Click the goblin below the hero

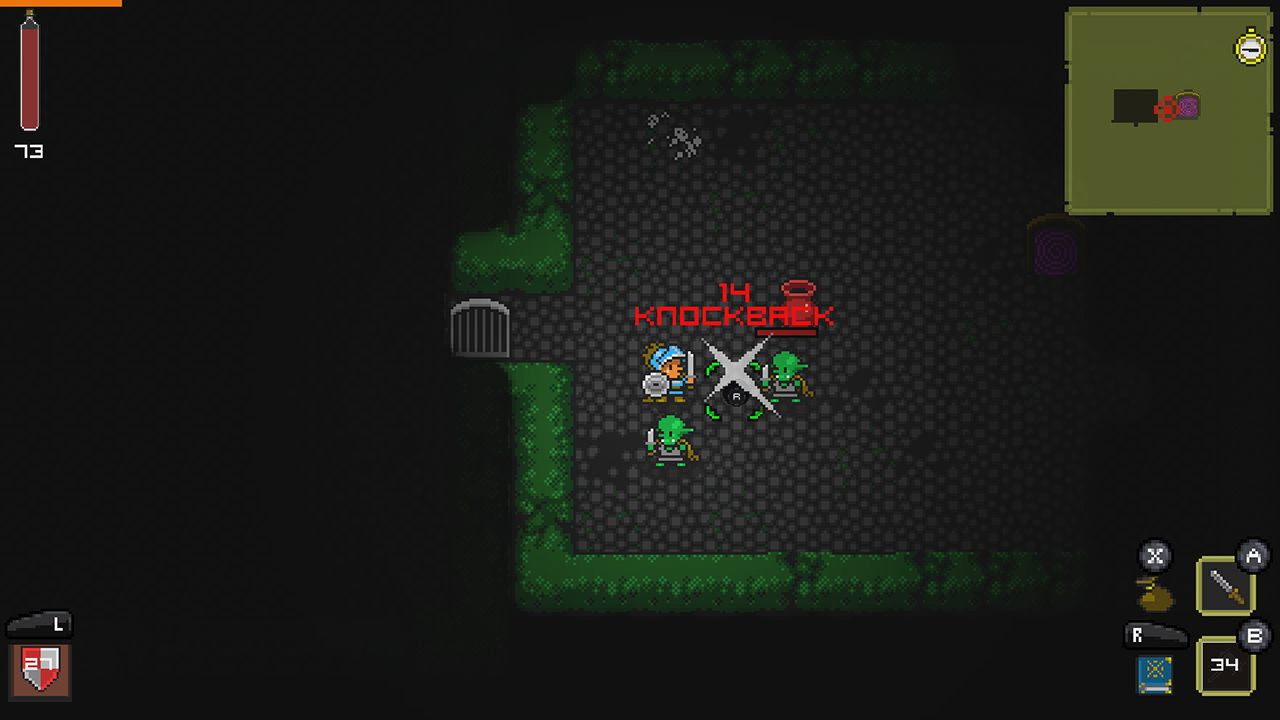click(672, 443)
